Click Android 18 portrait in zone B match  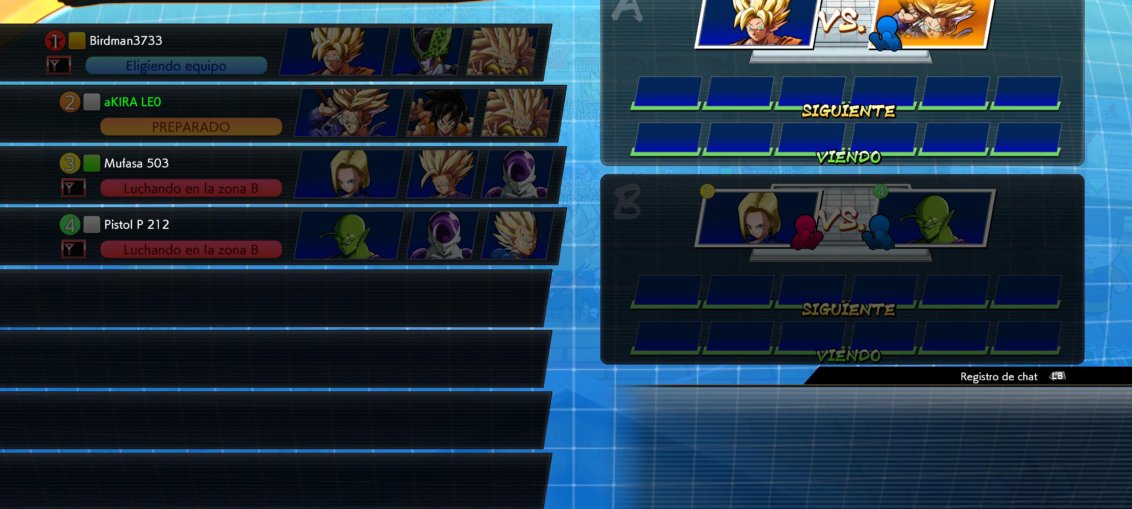coord(757,217)
